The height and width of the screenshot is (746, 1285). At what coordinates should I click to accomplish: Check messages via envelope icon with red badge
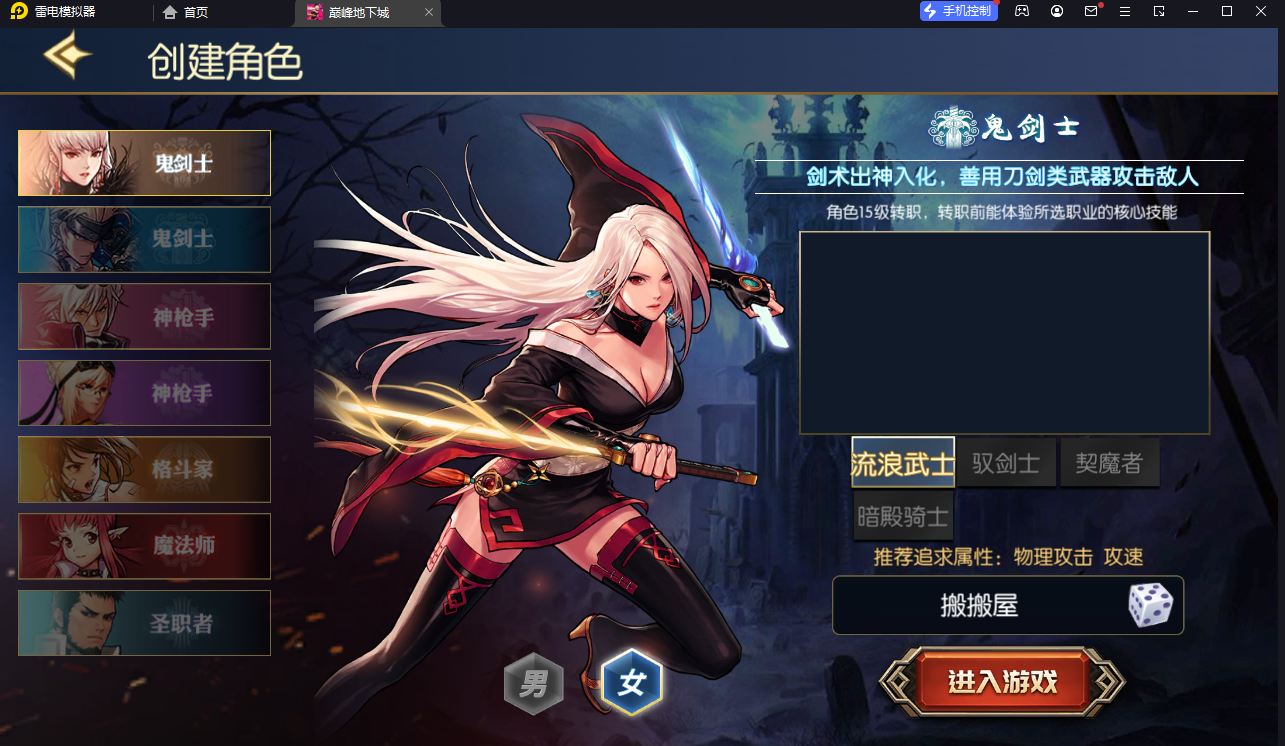1091,12
